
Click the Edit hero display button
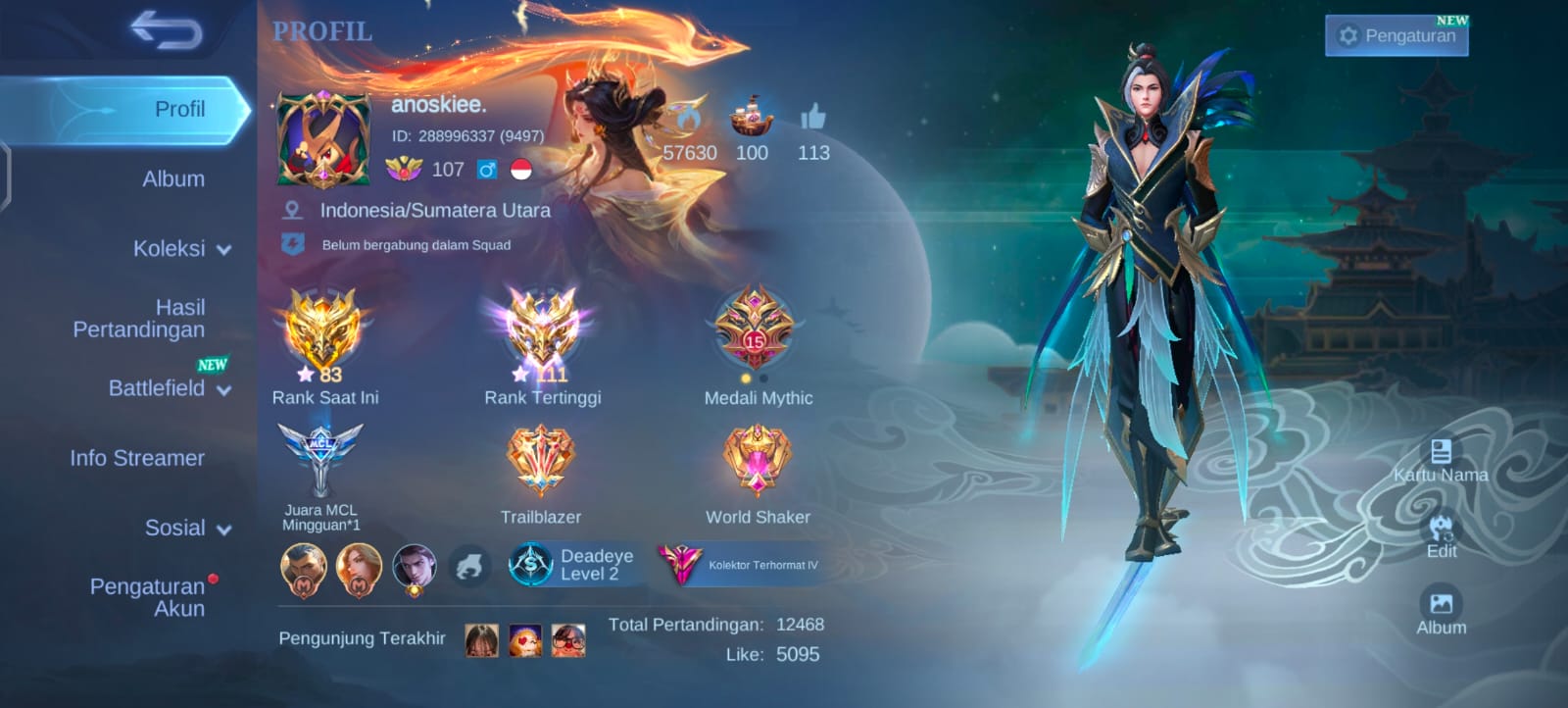(1441, 535)
